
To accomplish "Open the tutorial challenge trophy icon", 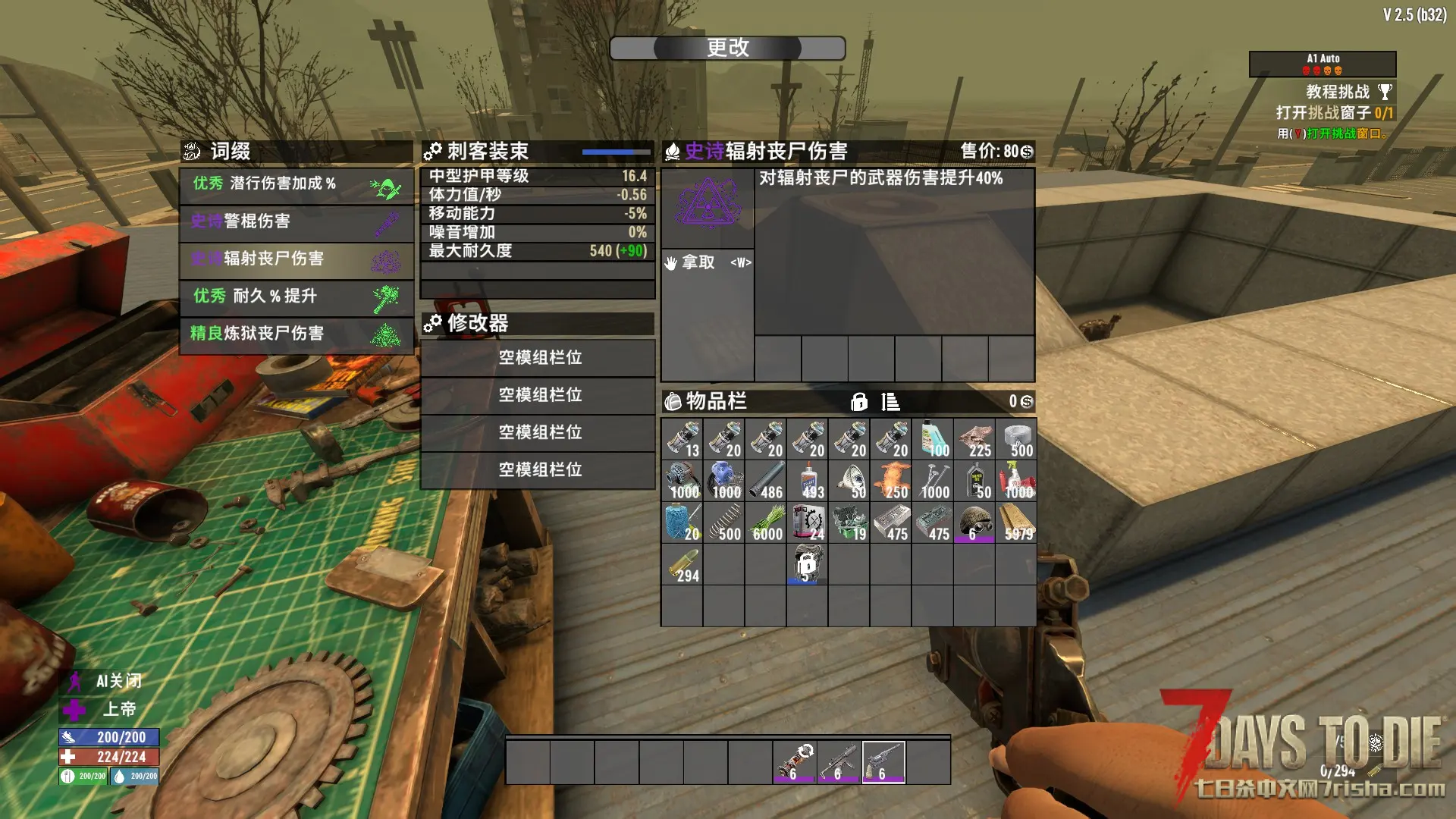I will tap(1385, 93).
